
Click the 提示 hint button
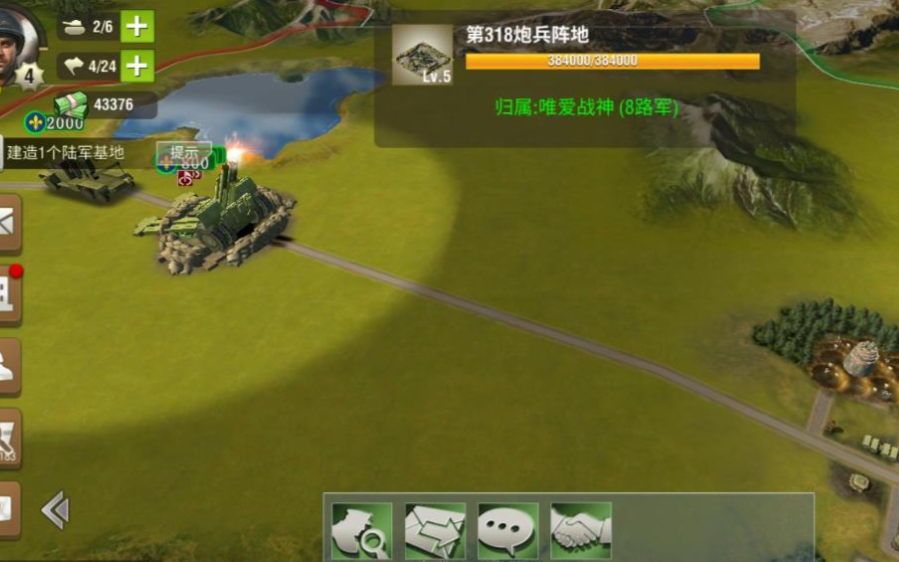click(184, 153)
